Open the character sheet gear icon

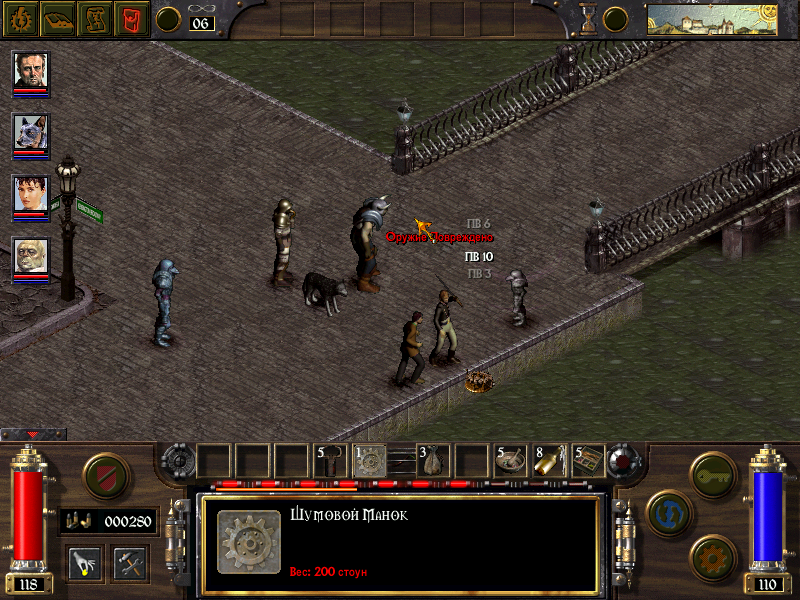(19, 18)
